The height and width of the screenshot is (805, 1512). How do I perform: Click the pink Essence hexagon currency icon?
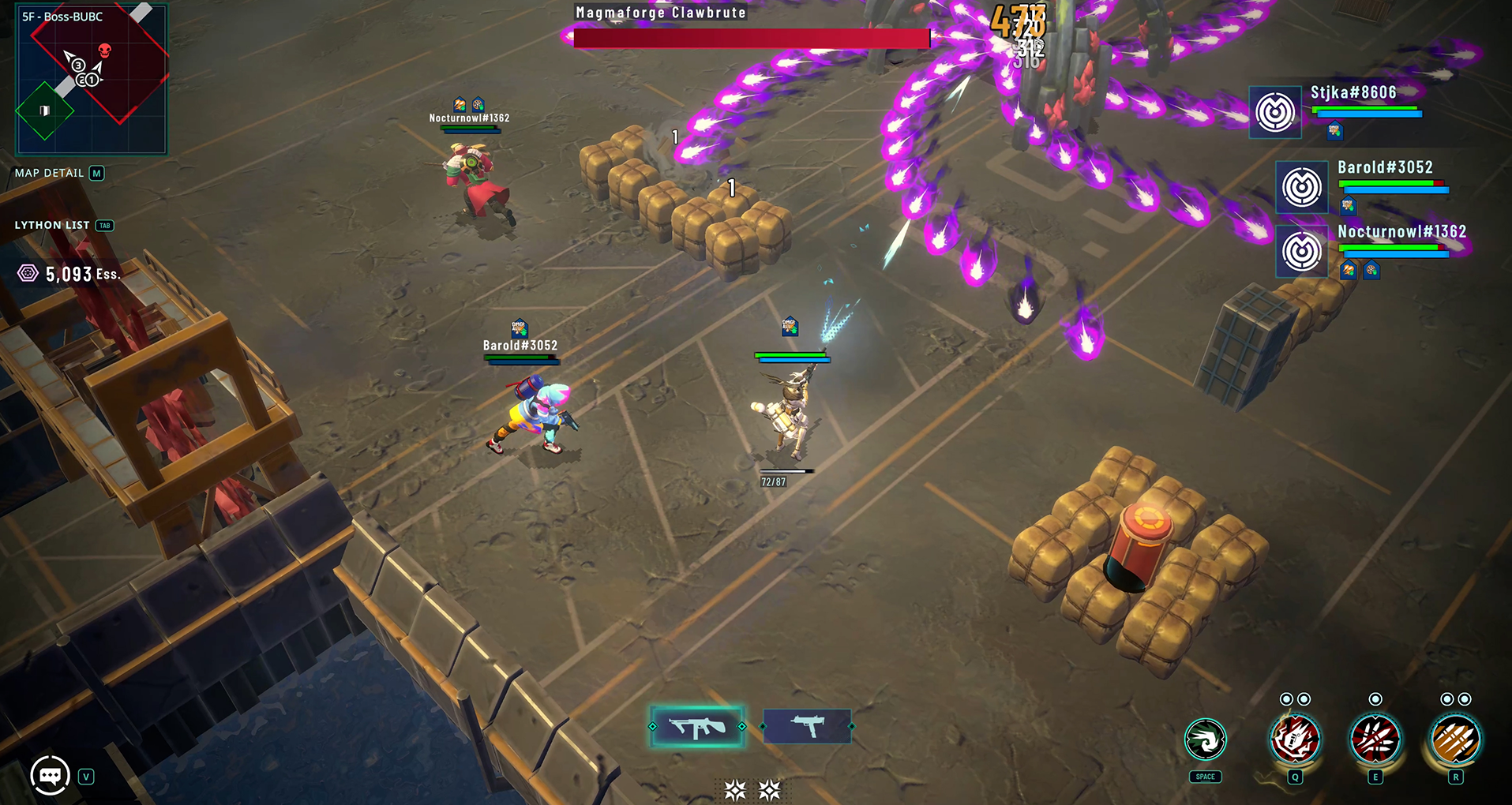point(28,273)
